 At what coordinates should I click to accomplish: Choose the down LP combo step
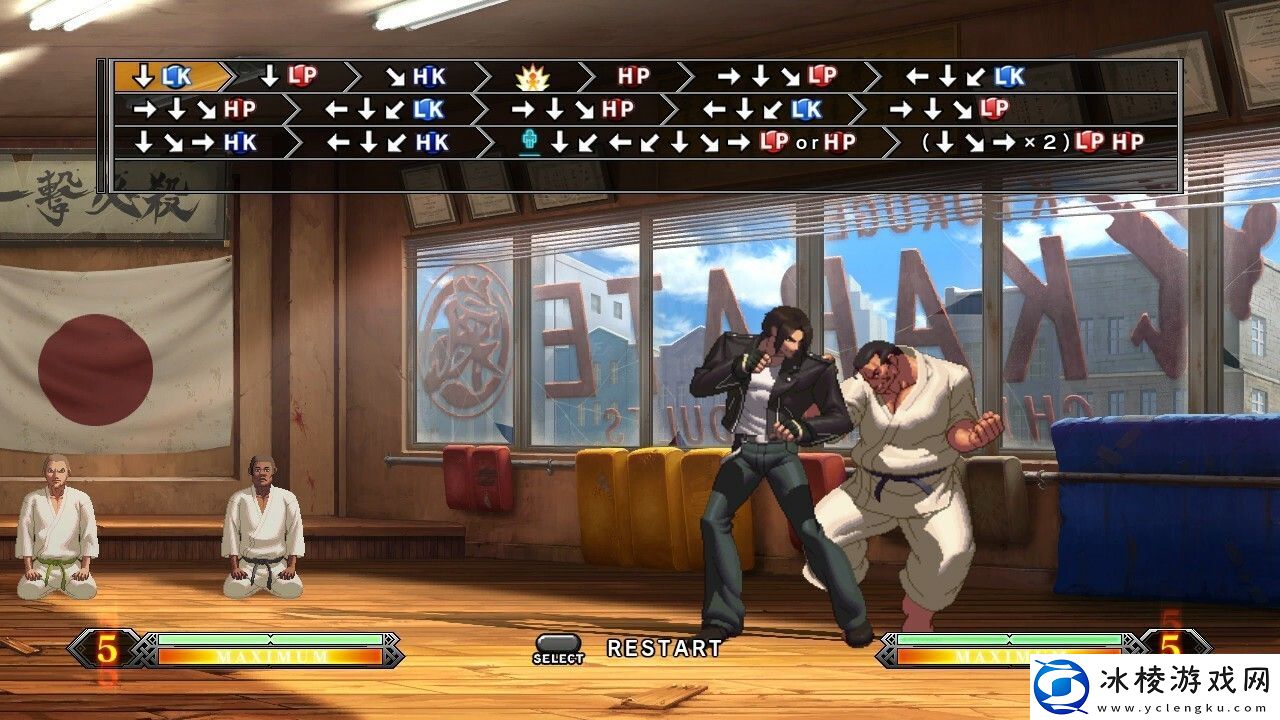(x=287, y=76)
